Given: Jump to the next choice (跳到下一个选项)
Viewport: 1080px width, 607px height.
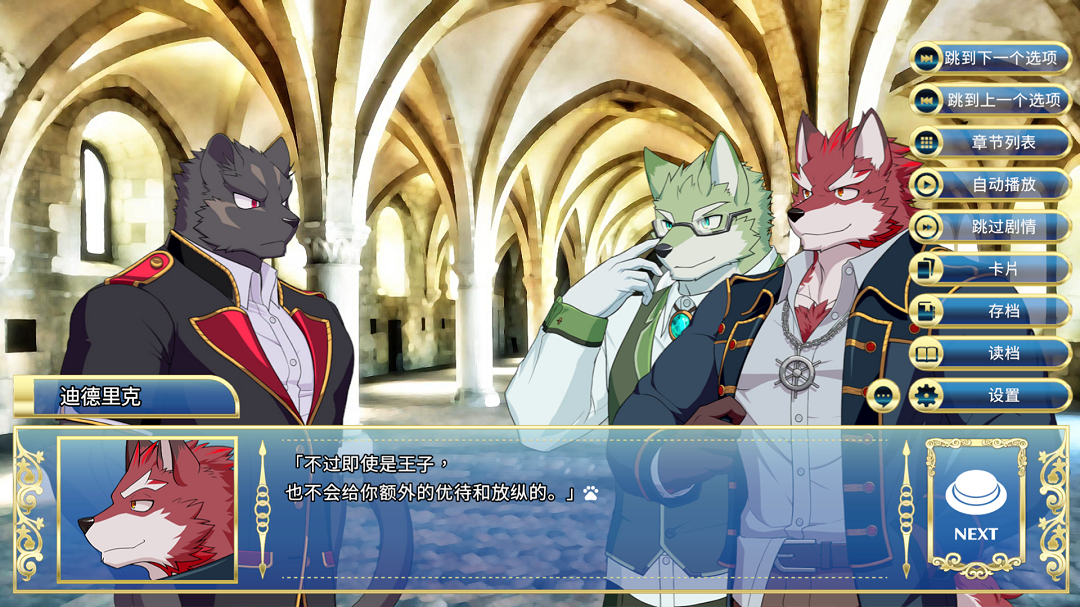Looking at the screenshot, I should point(990,58).
